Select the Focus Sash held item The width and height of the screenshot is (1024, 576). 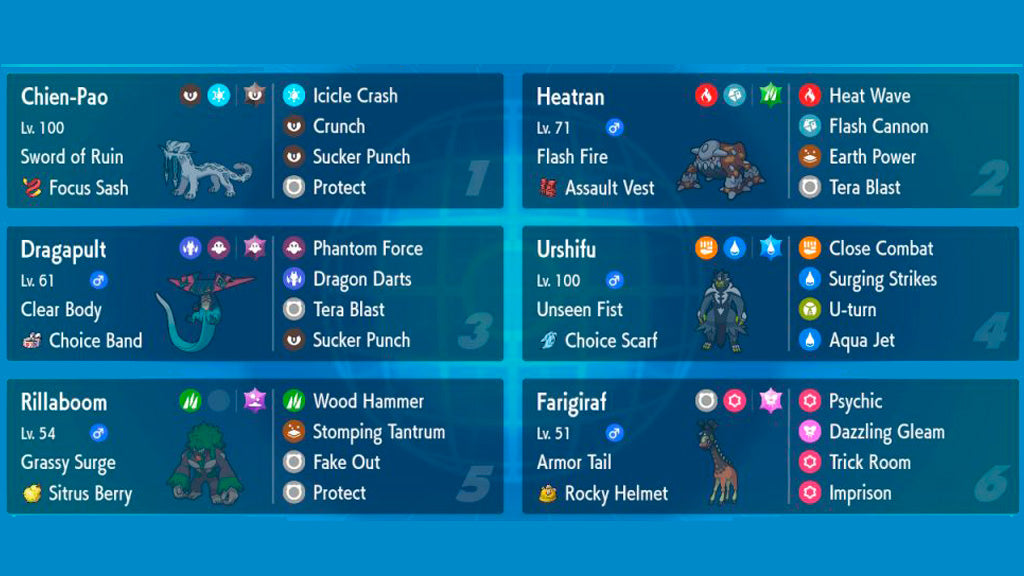88,187
